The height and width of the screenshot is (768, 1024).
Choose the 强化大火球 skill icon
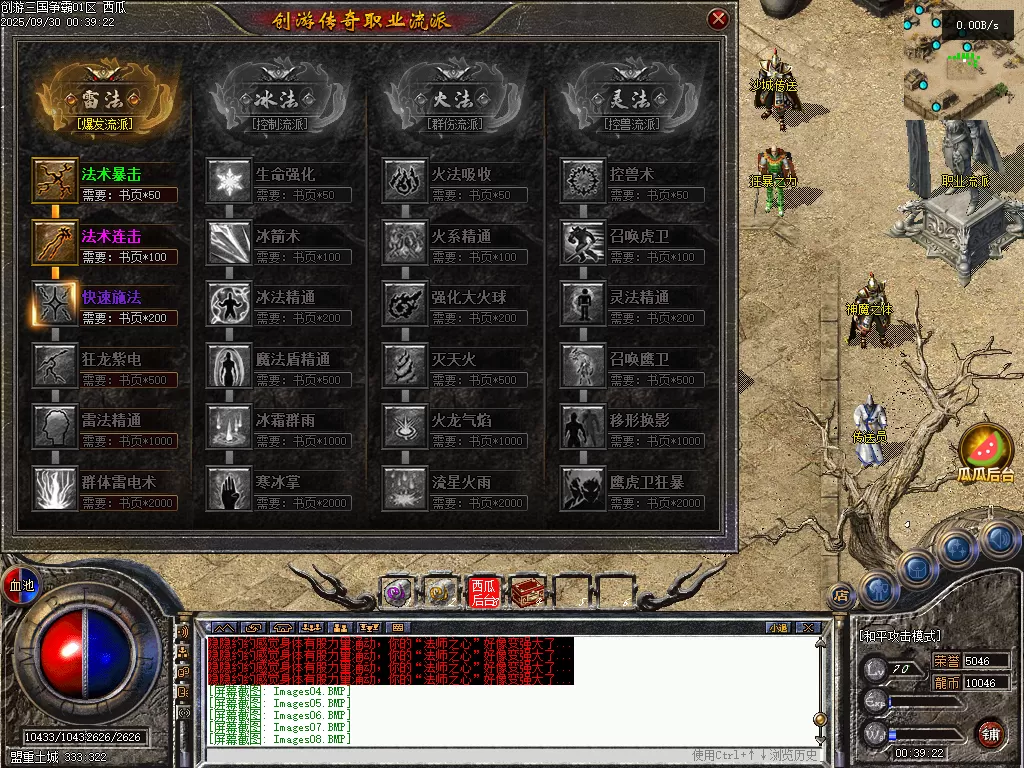[405, 304]
